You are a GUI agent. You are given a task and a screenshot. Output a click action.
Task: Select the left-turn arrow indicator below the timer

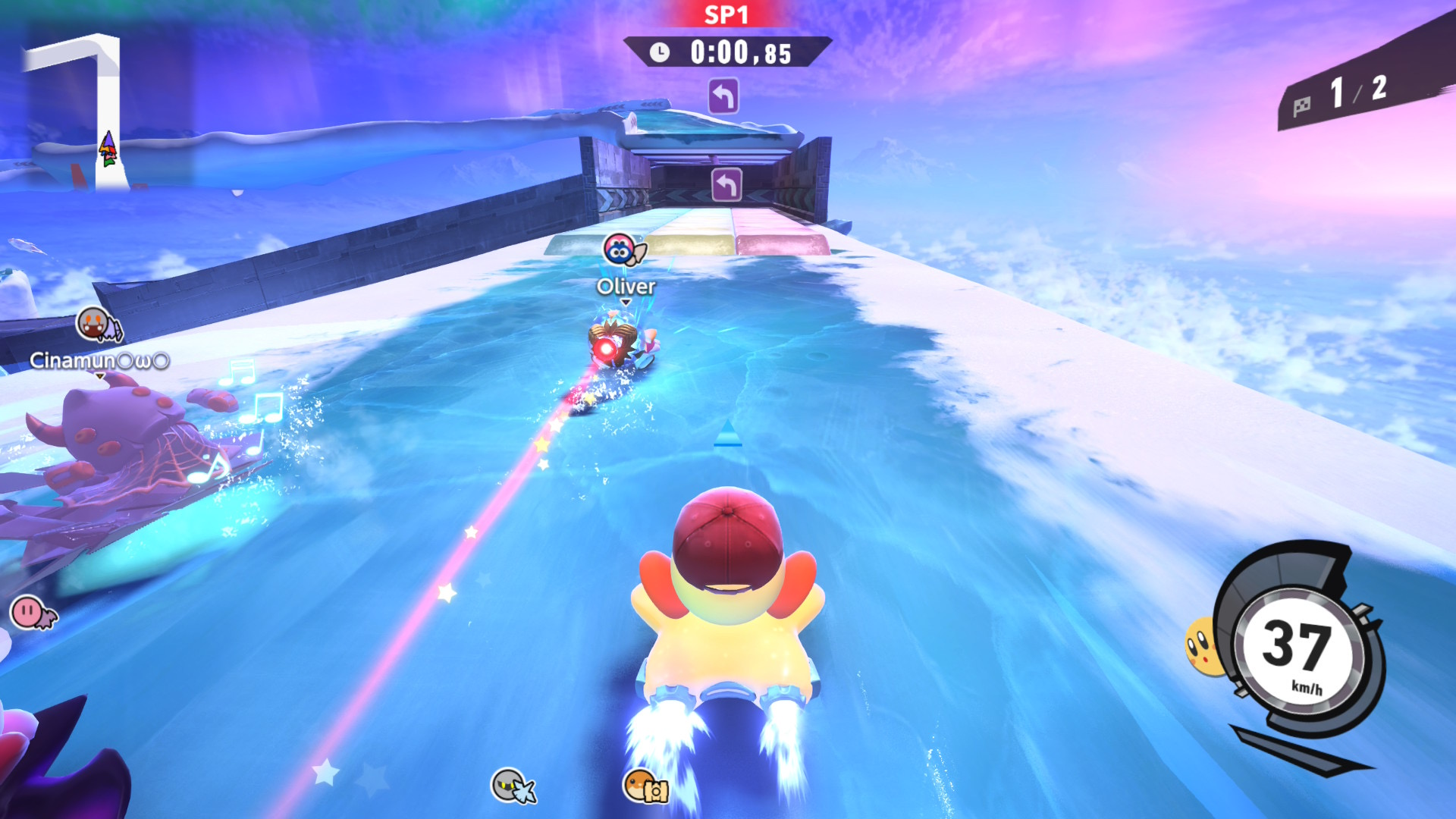click(x=723, y=97)
